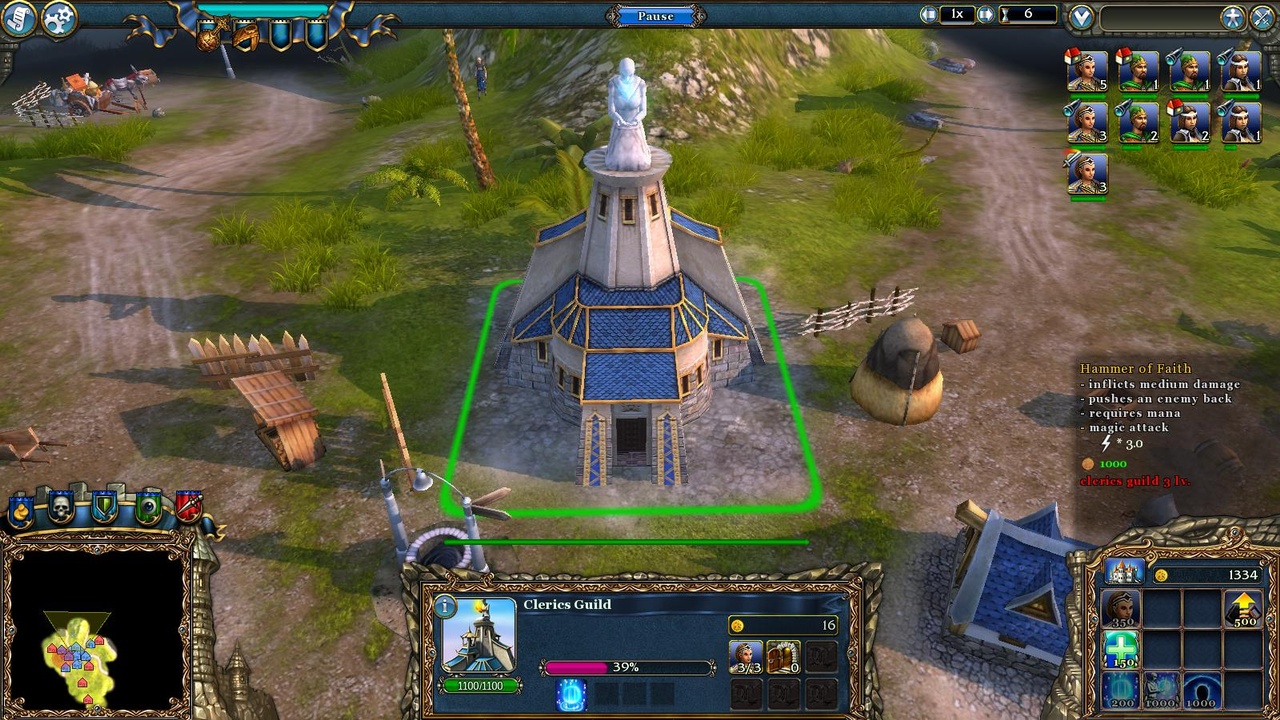The image size is (1280, 720).
Task: Select the top-left hero portrait showing 5
Action: coord(1085,72)
